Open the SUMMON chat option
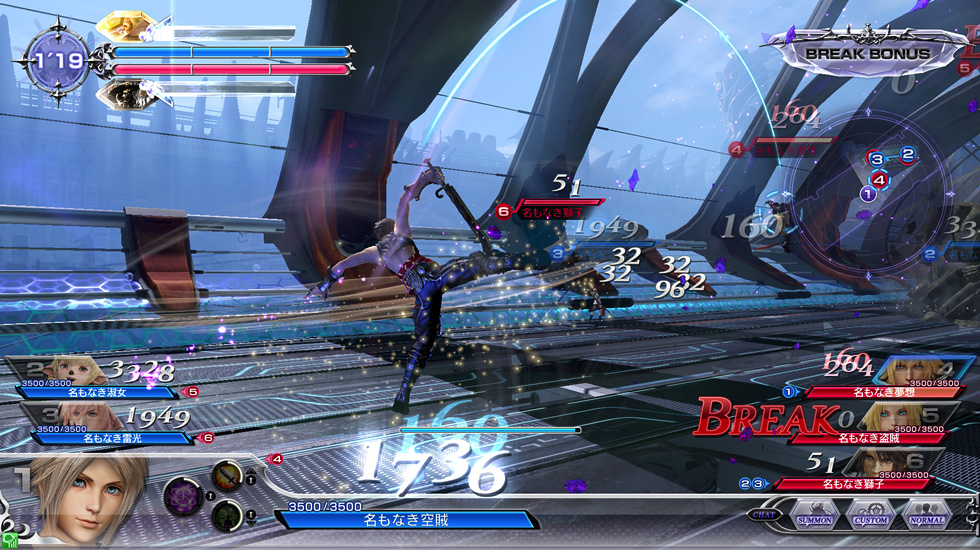This screenshot has height=550, width=980. (815, 516)
